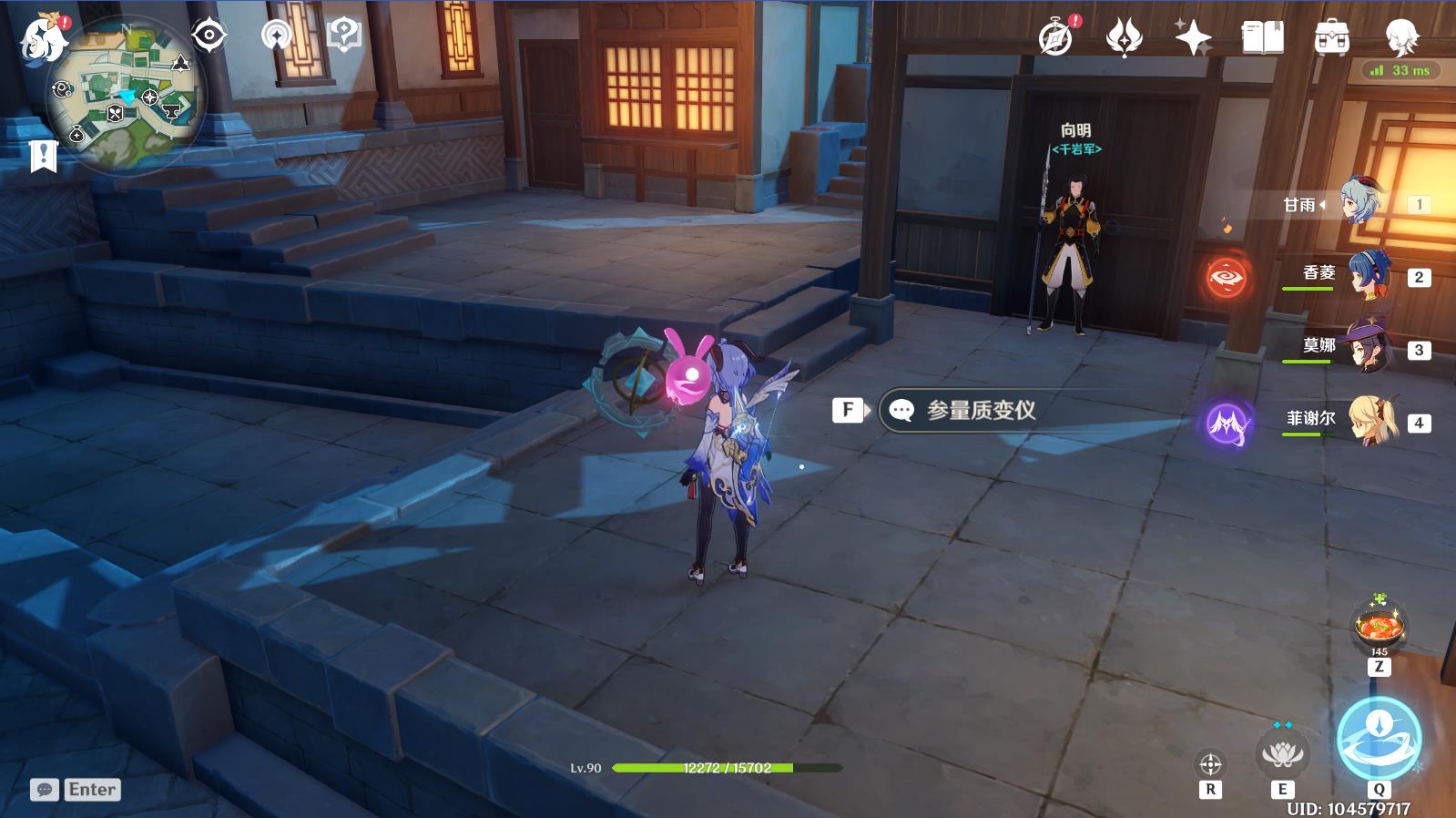The width and height of the screenshot is (1456, 818).
Task: Toggle elemental sight eye icon
Action: (x=209, y=36)
